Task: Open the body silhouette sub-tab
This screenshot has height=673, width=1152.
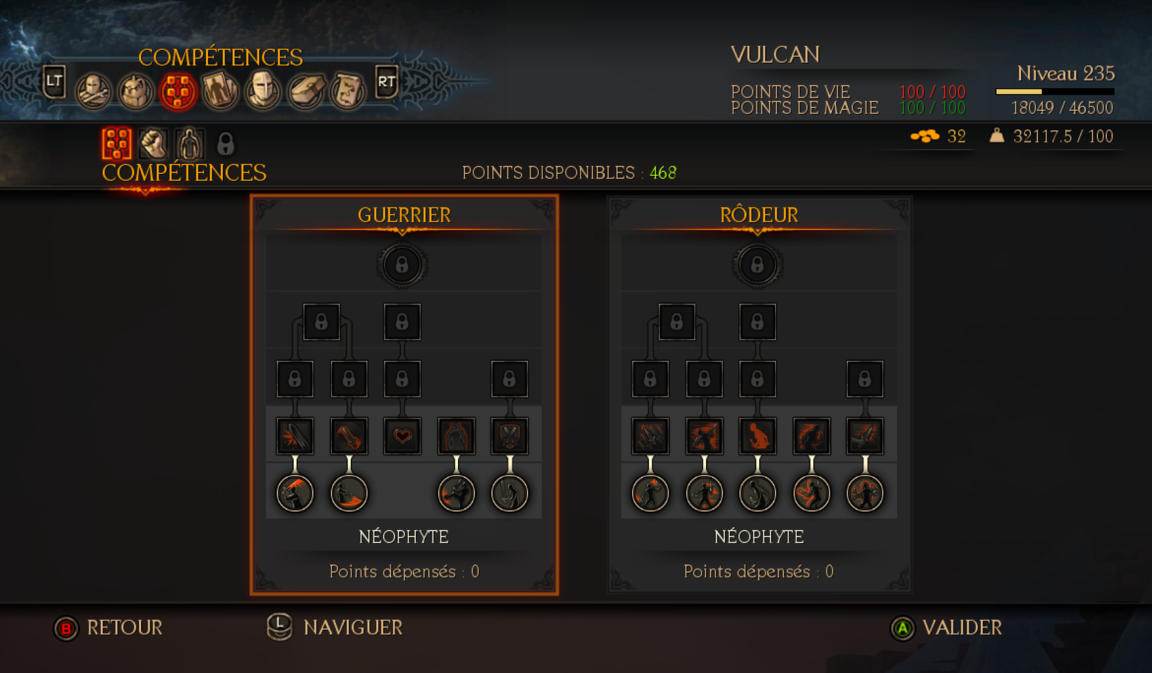Action: click(189, 144)
